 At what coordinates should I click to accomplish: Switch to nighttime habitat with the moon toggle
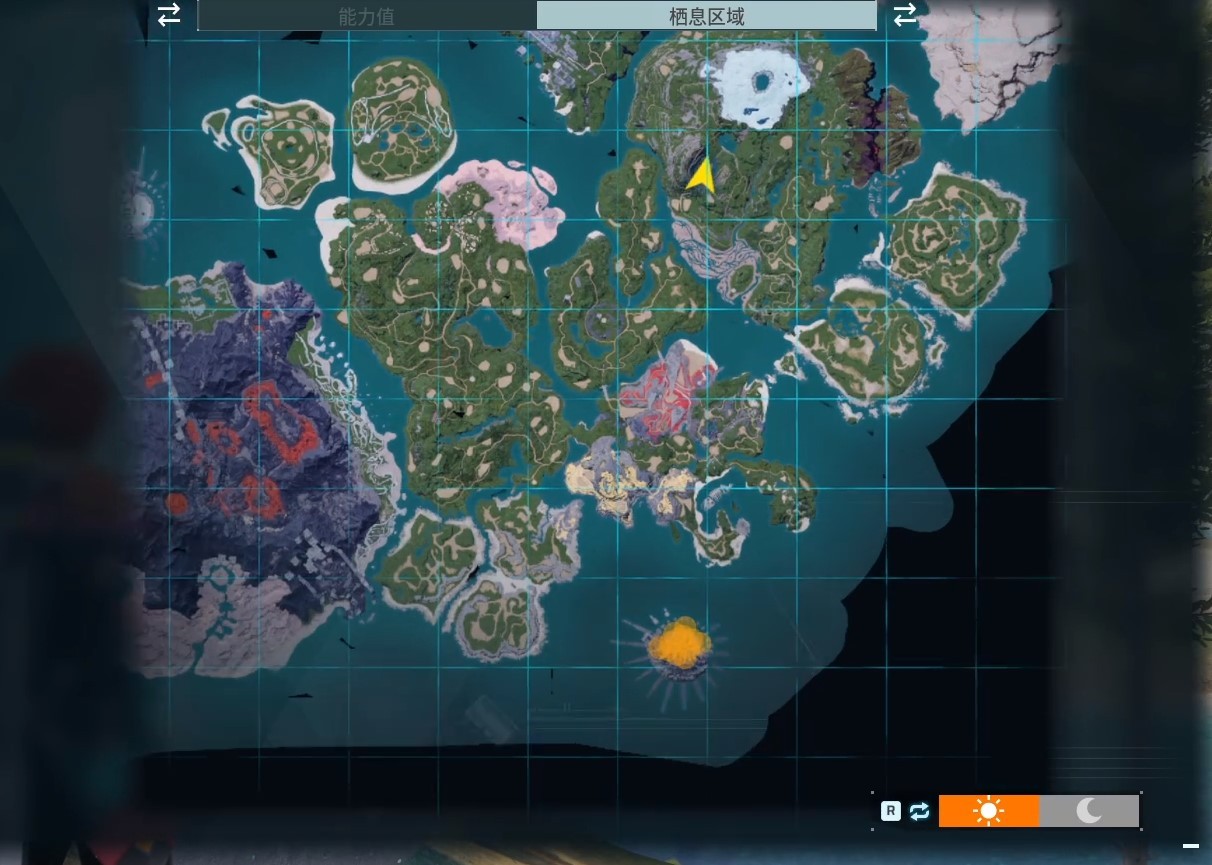click(x=1089, y=811)
